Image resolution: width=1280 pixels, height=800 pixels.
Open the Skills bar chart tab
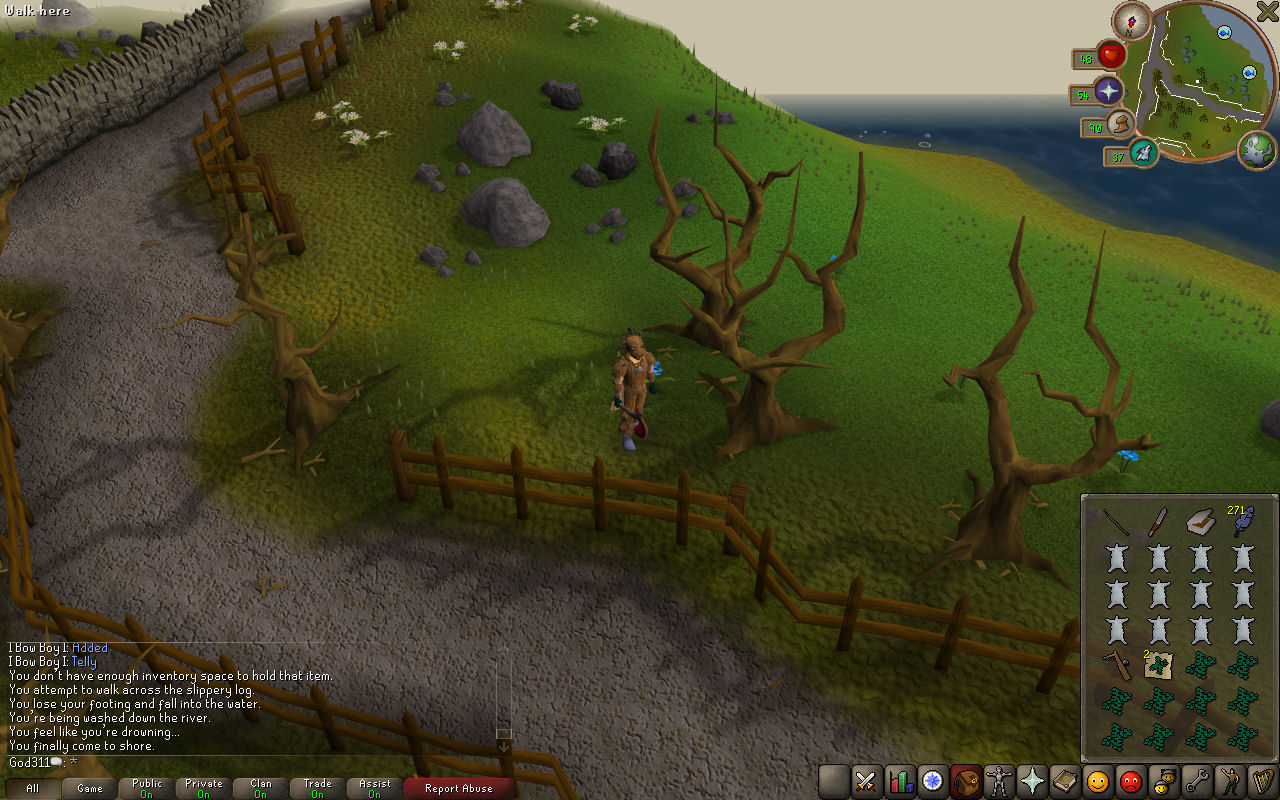900,781
